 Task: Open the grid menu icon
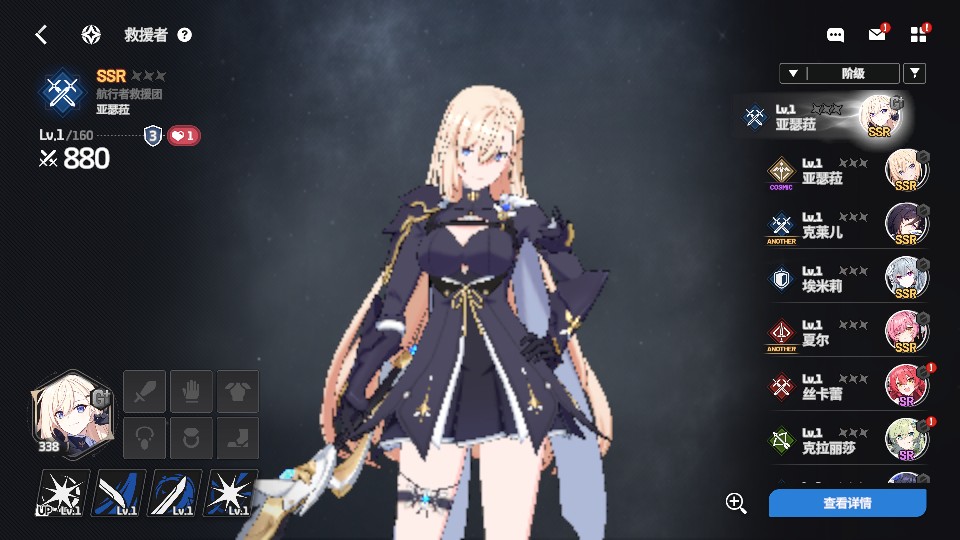pyautogui.click(x=919, y=35)
